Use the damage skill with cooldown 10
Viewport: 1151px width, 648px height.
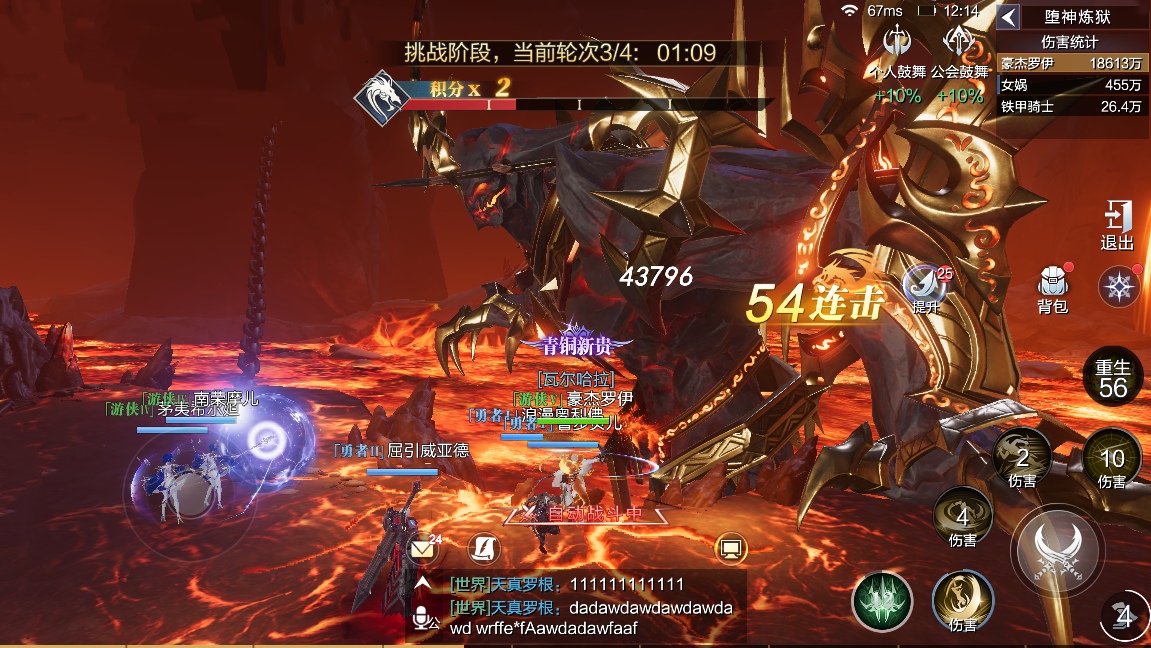pyautogui.click(x=1111, y=459)
